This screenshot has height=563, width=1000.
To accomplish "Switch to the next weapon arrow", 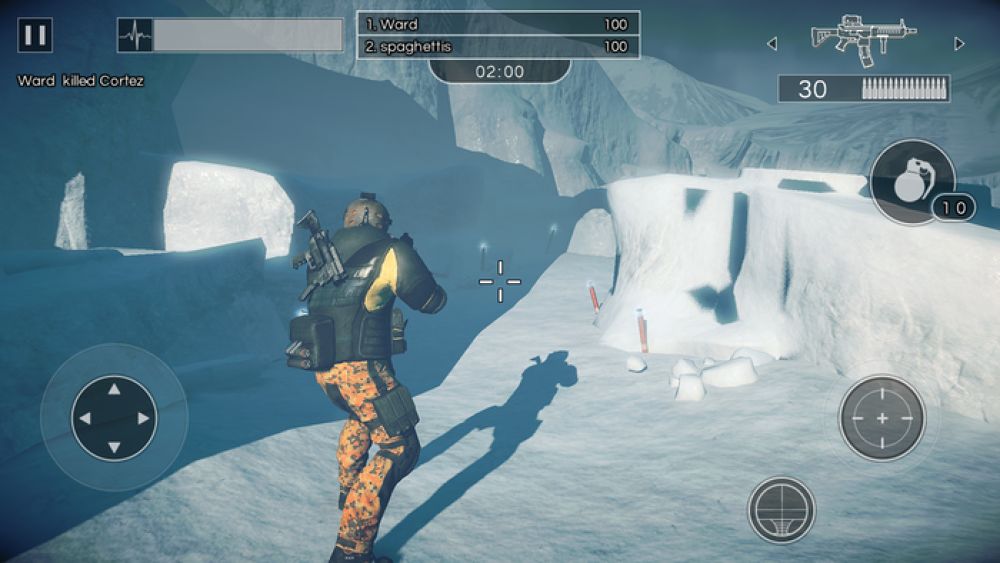I will [959, 43].
